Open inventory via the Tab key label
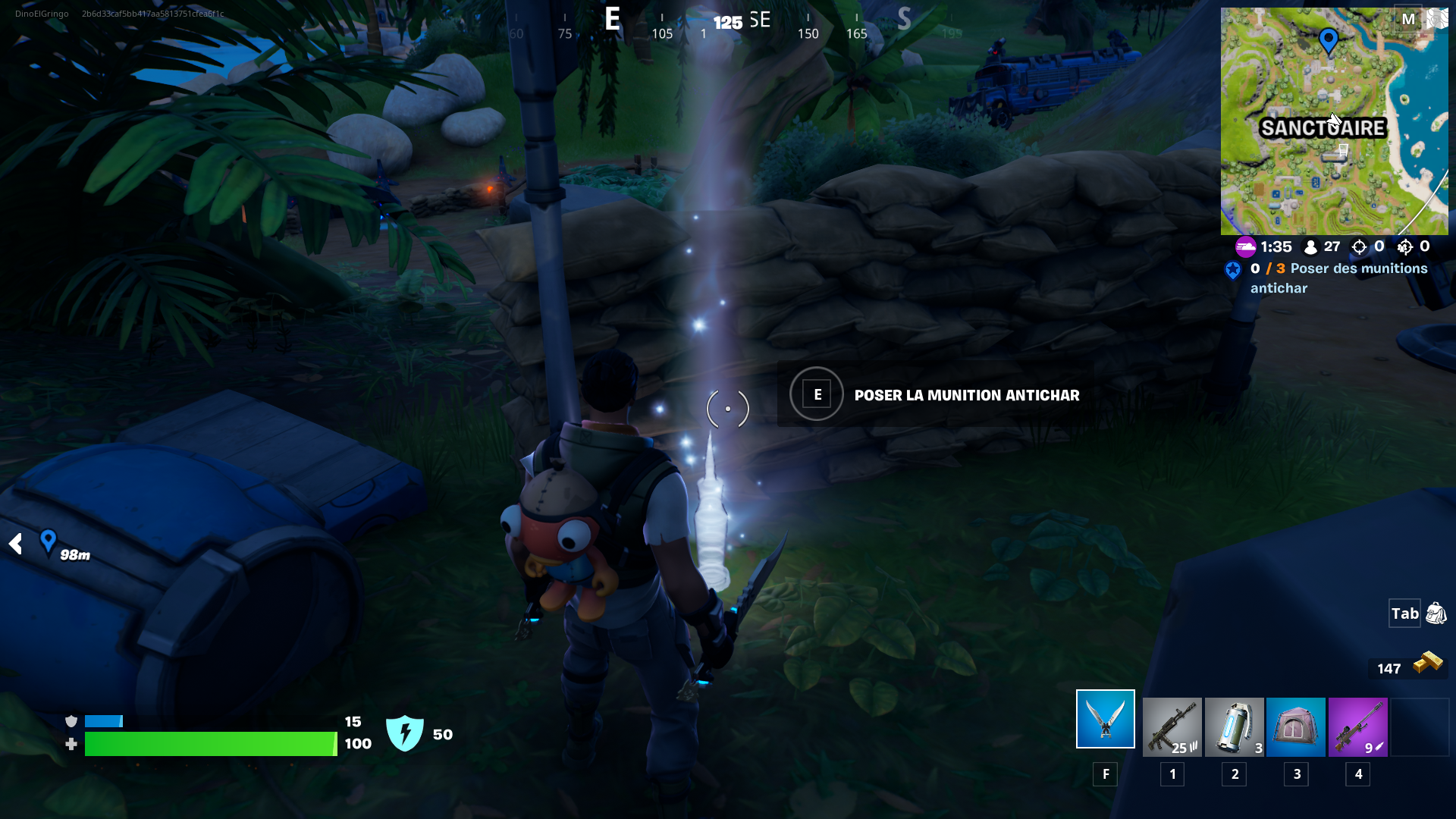This screenshot has width=1456, height=819. click(x=1404, y=613)
